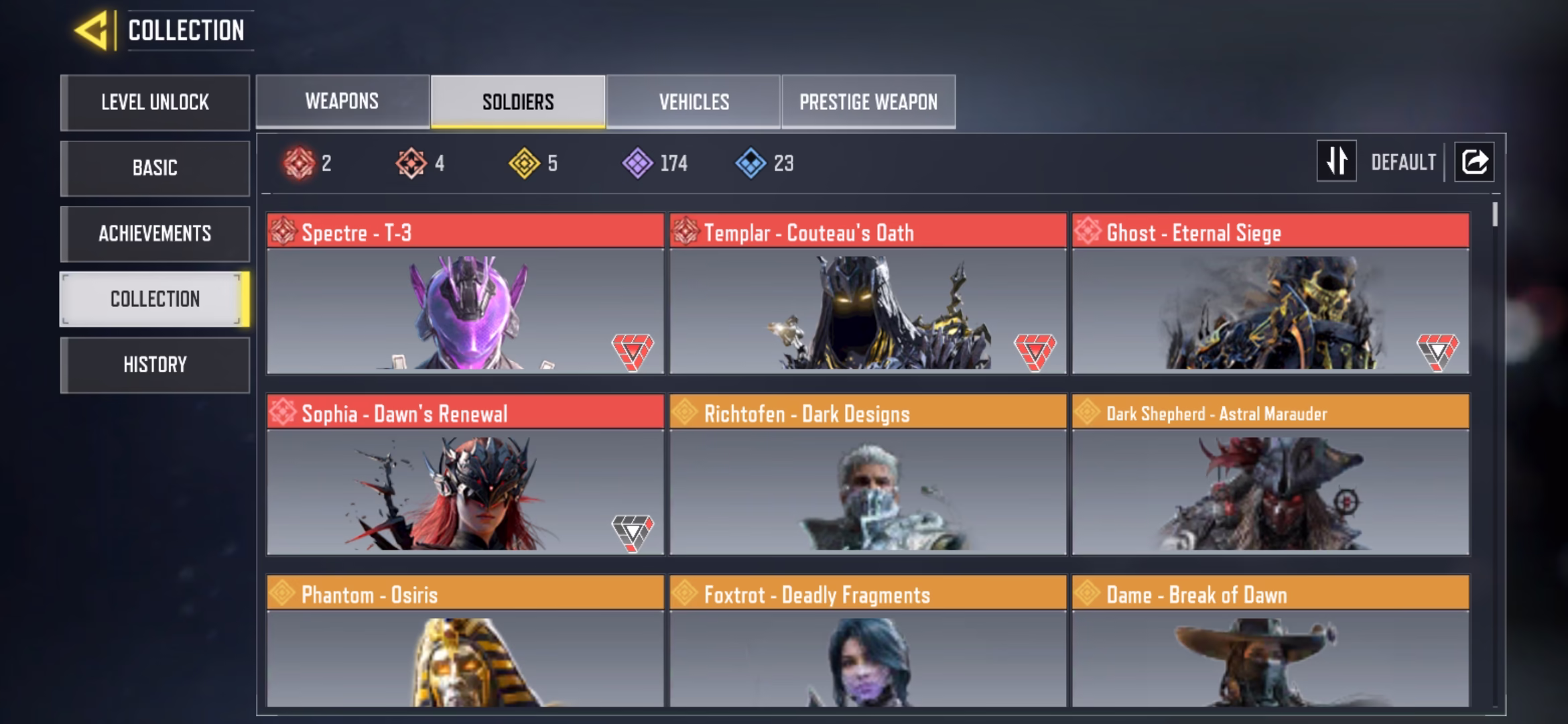Toggle the Default sort order button

tap(1337, 162)
